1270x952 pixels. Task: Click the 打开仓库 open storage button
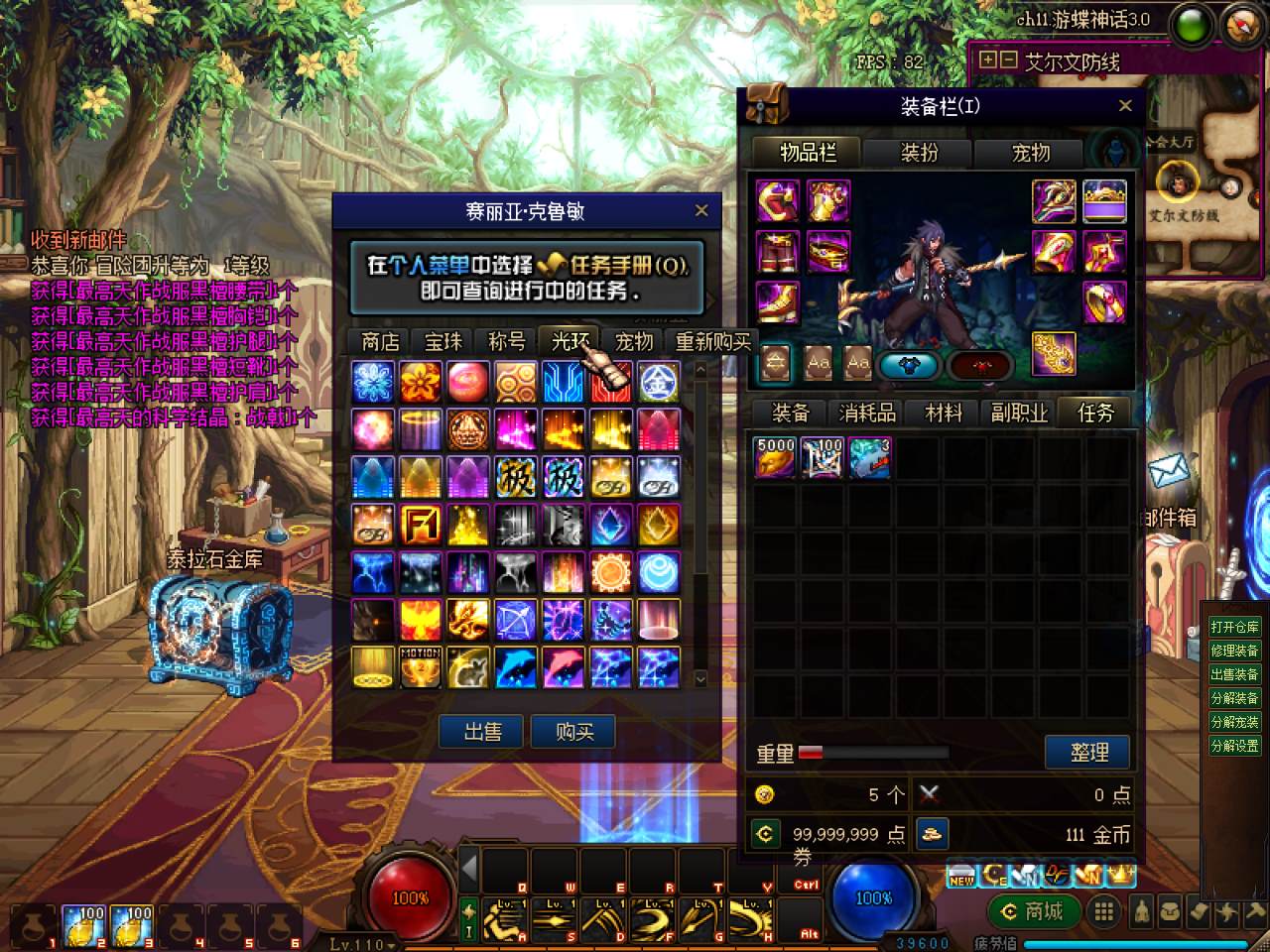1234,627
